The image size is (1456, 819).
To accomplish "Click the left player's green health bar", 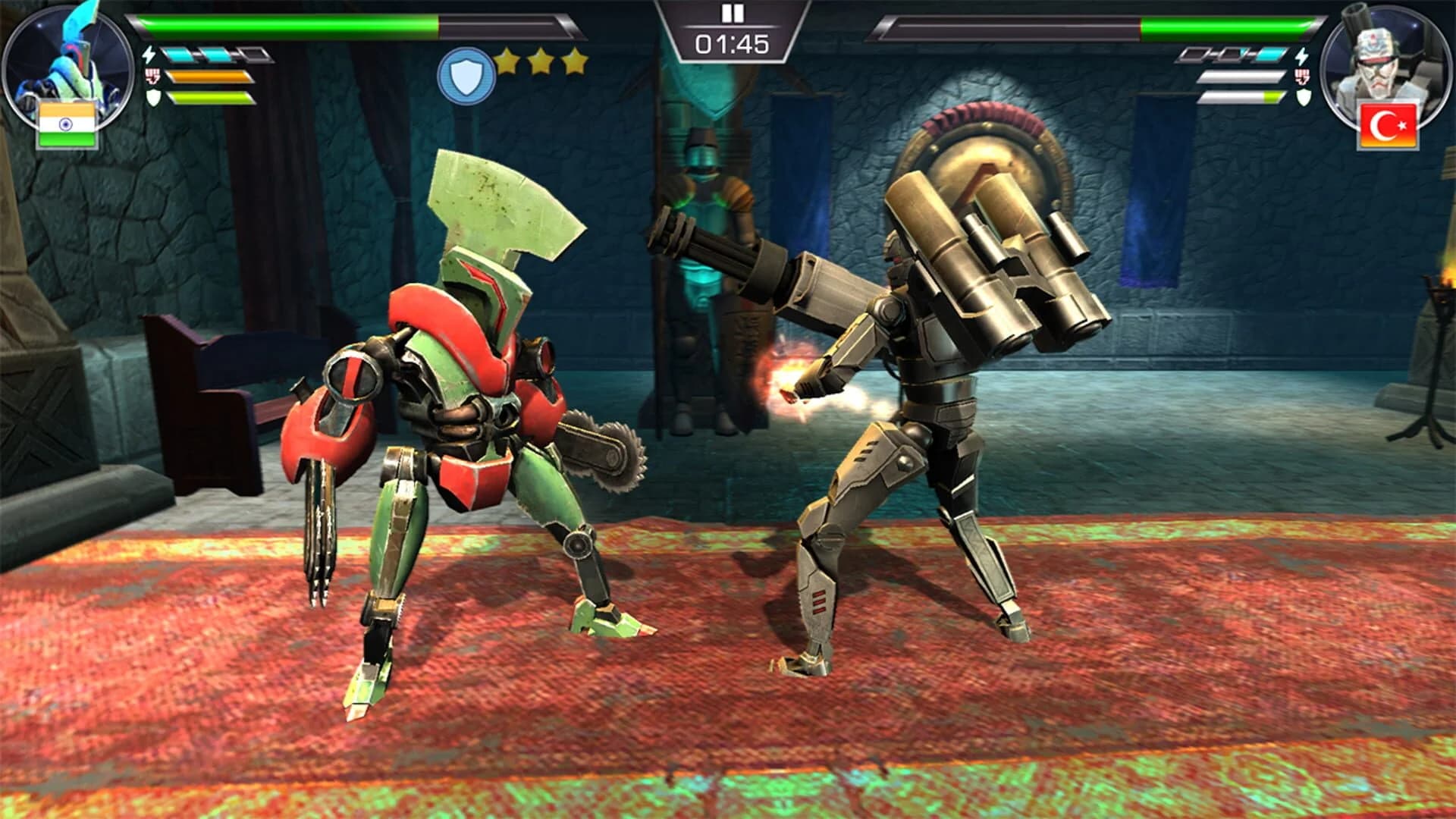I will coord(288,23).
